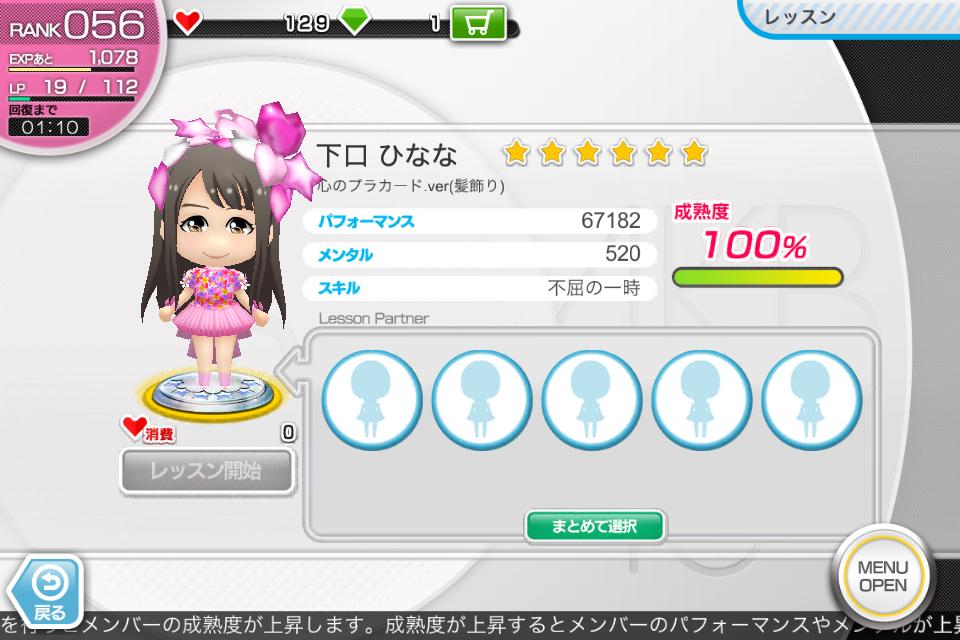The image size is (960, 640).
Task: Select the まとめて選択 bulk select button
Action: (x=595, y=525)
